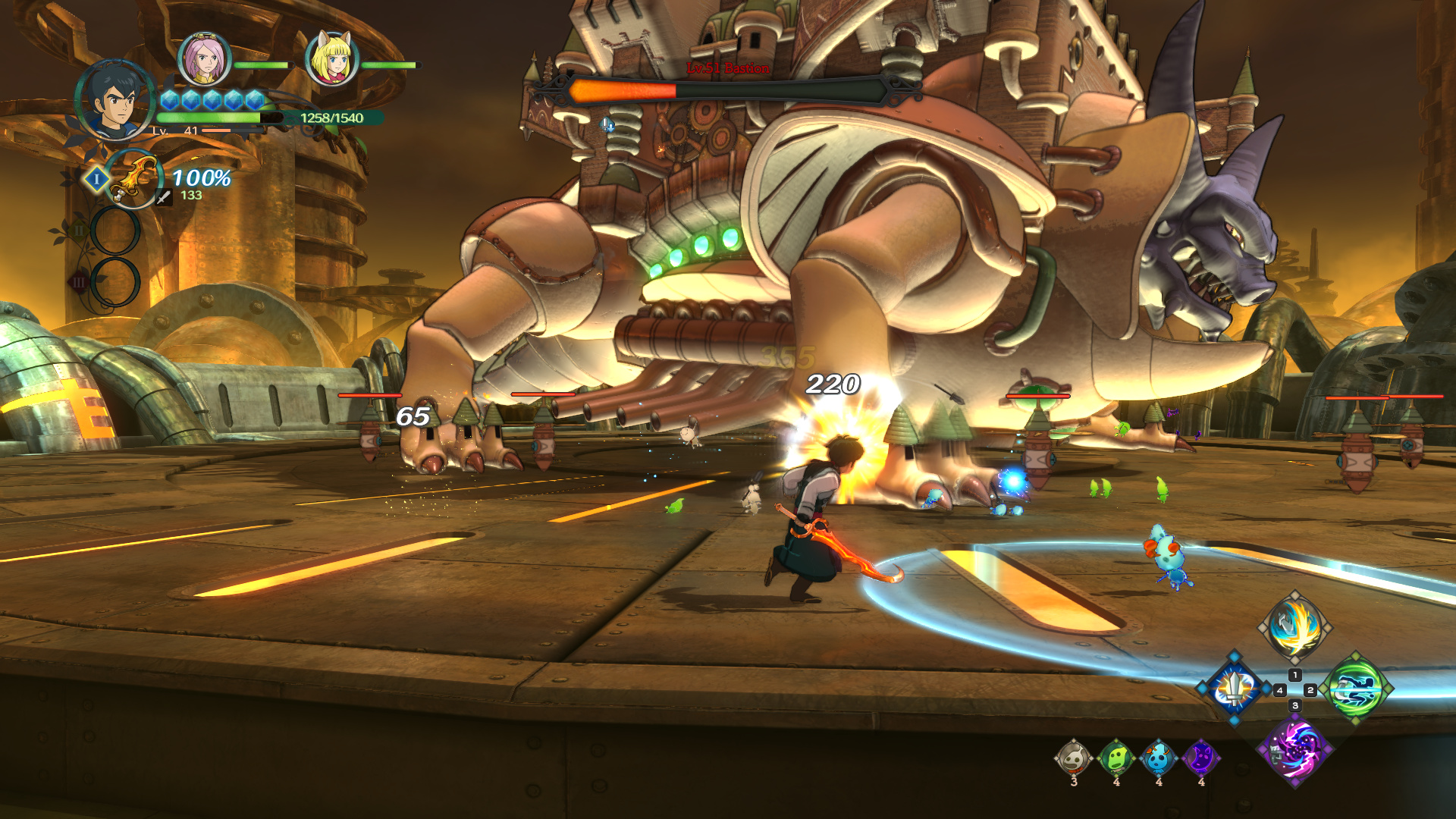Select the golden flame sword in weapon slot I
This screenshot has width=1456, height=819.
pos(133,179)
